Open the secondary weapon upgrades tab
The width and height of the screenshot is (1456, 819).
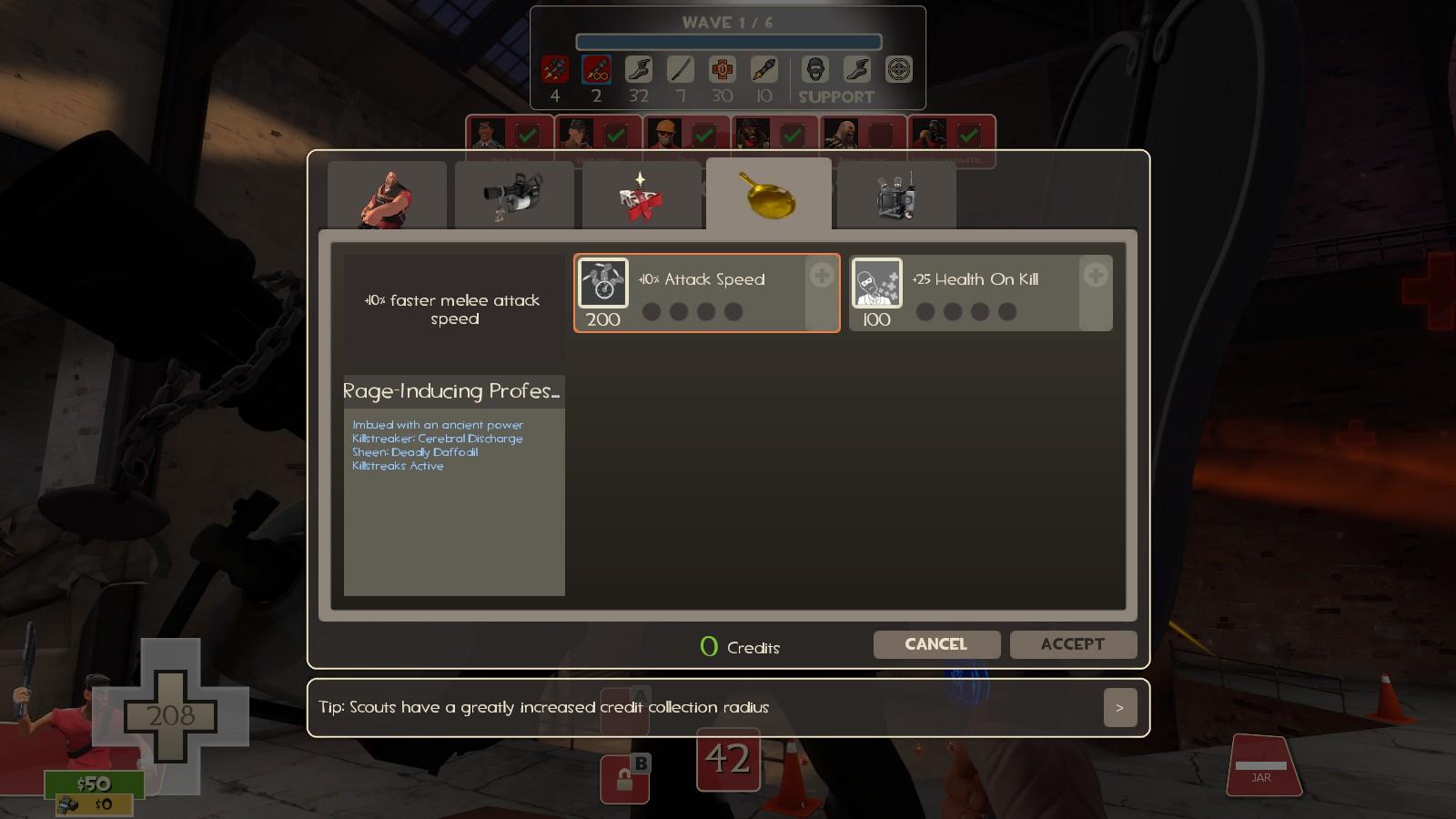click(x=642, y=196)
